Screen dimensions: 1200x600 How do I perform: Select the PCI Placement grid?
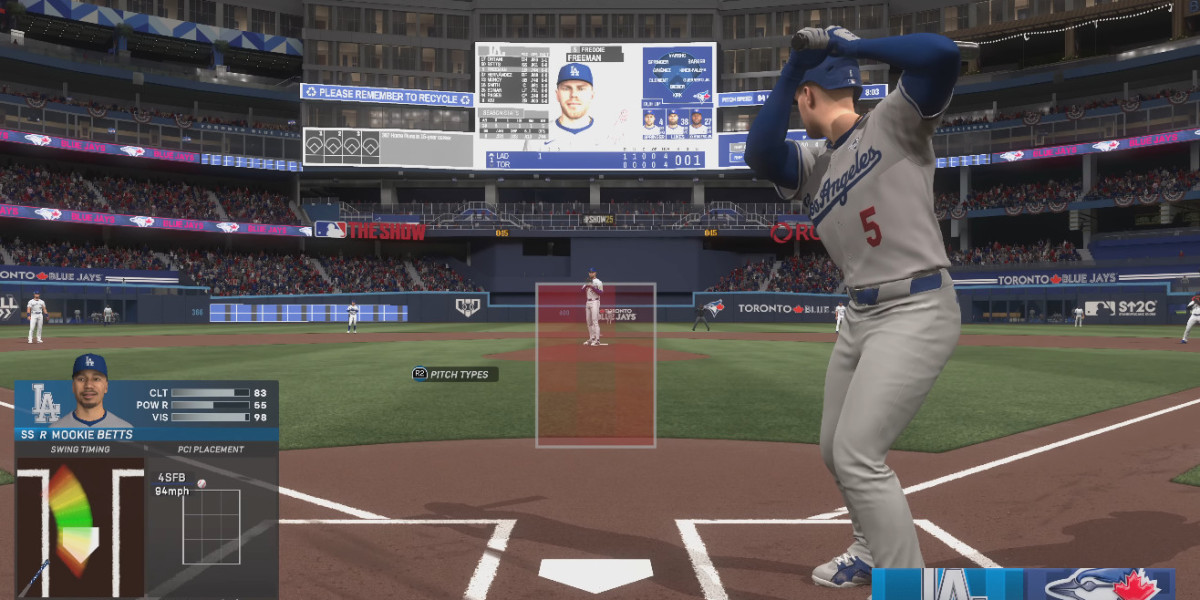click(x=211, y=526)
